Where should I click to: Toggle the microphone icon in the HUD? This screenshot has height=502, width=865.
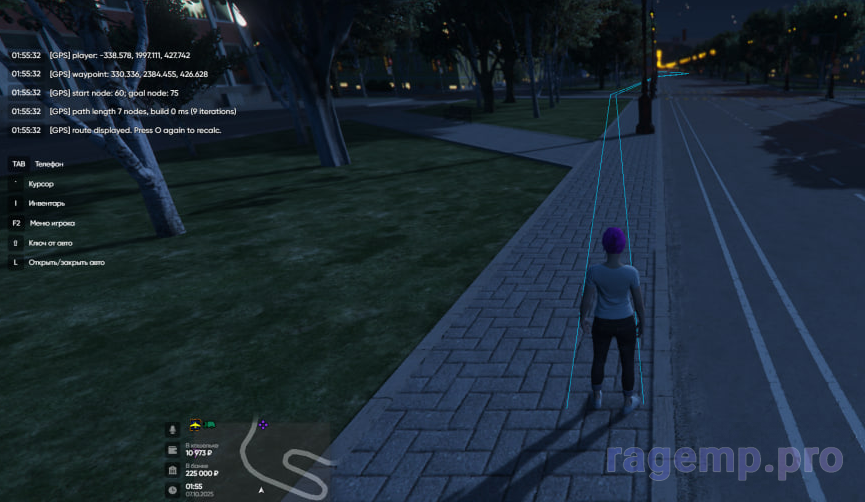[173, 429]
